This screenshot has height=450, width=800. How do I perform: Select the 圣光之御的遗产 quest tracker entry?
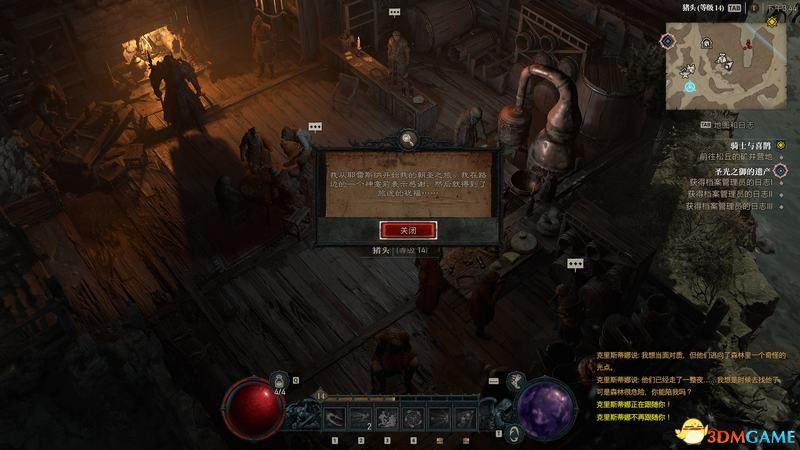click(737, 171)
